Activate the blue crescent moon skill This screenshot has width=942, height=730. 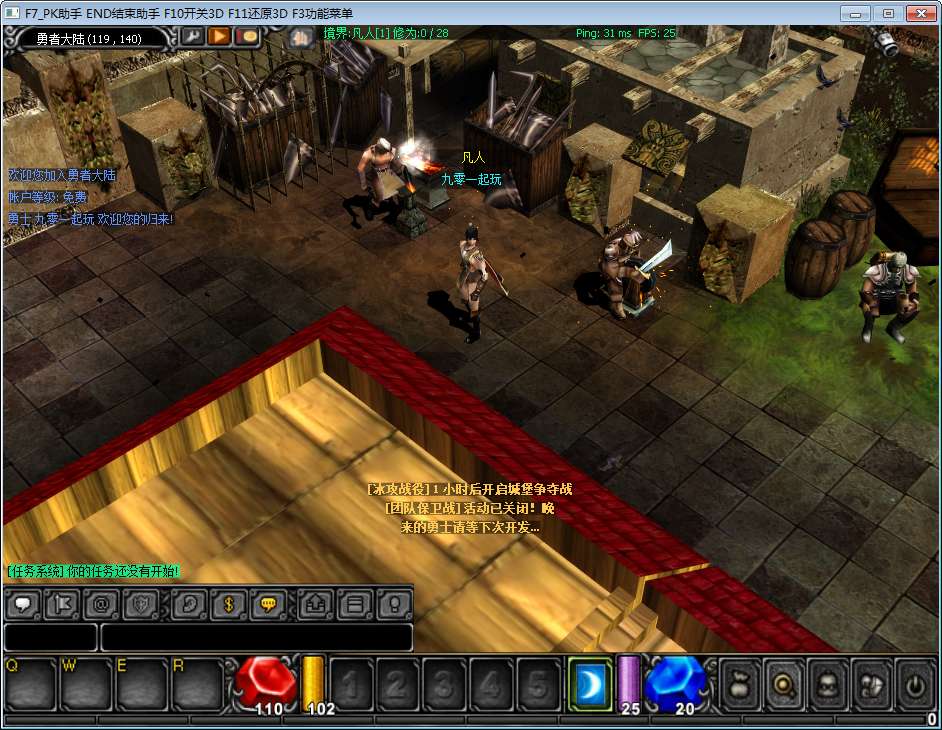(x=590, y=684)
